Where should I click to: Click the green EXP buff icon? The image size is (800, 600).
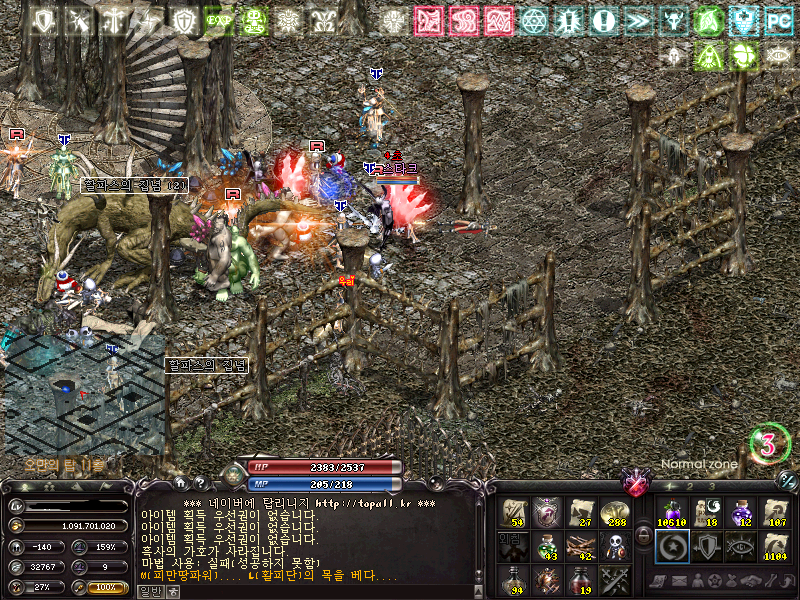point(218,20)
